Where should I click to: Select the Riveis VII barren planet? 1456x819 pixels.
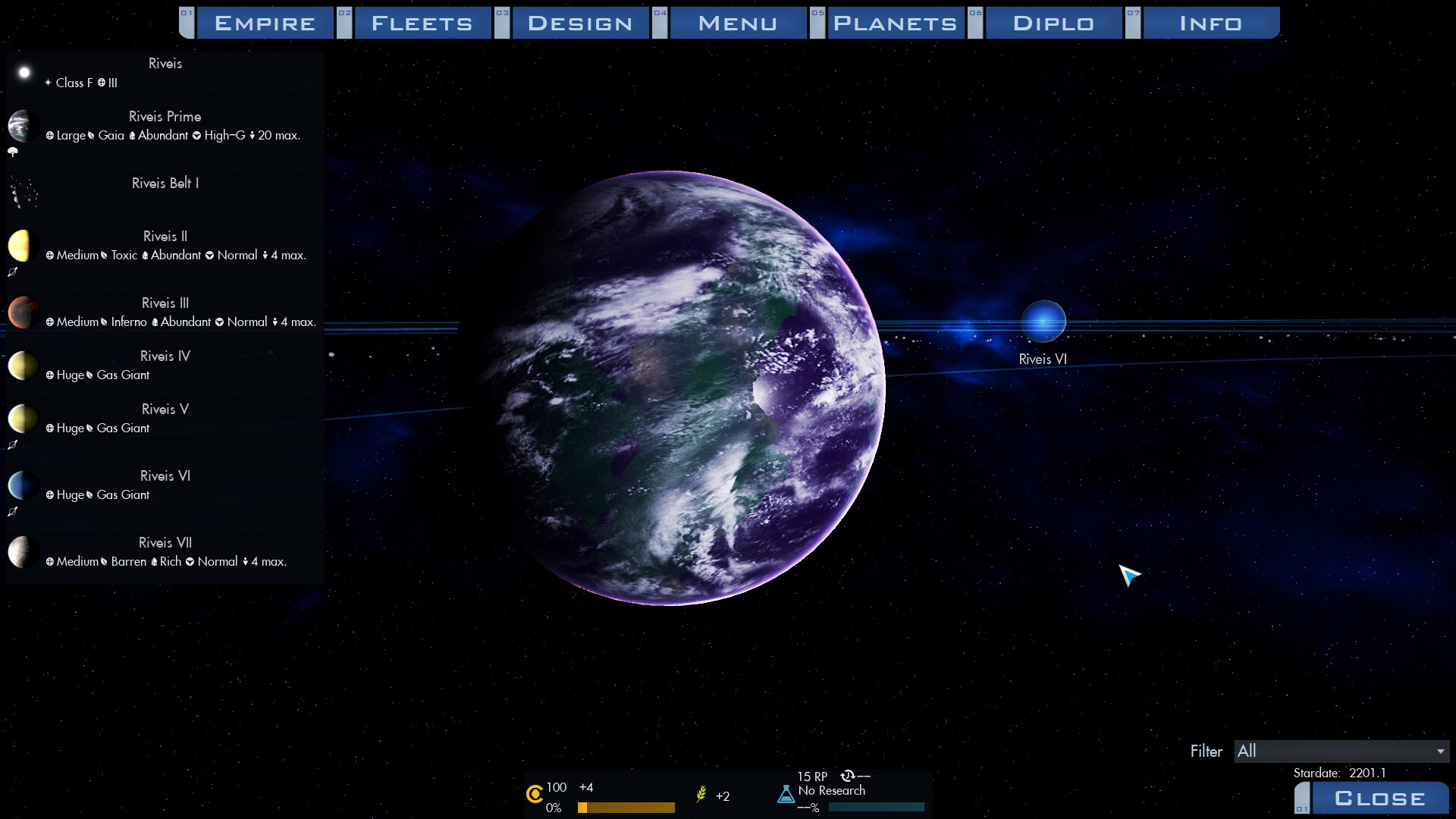pos(165,552)
